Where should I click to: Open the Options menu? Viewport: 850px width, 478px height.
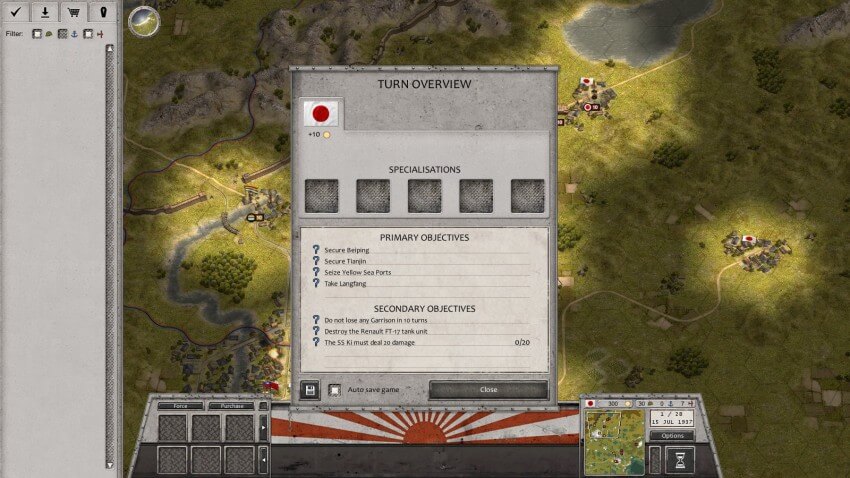coord(671,435)
